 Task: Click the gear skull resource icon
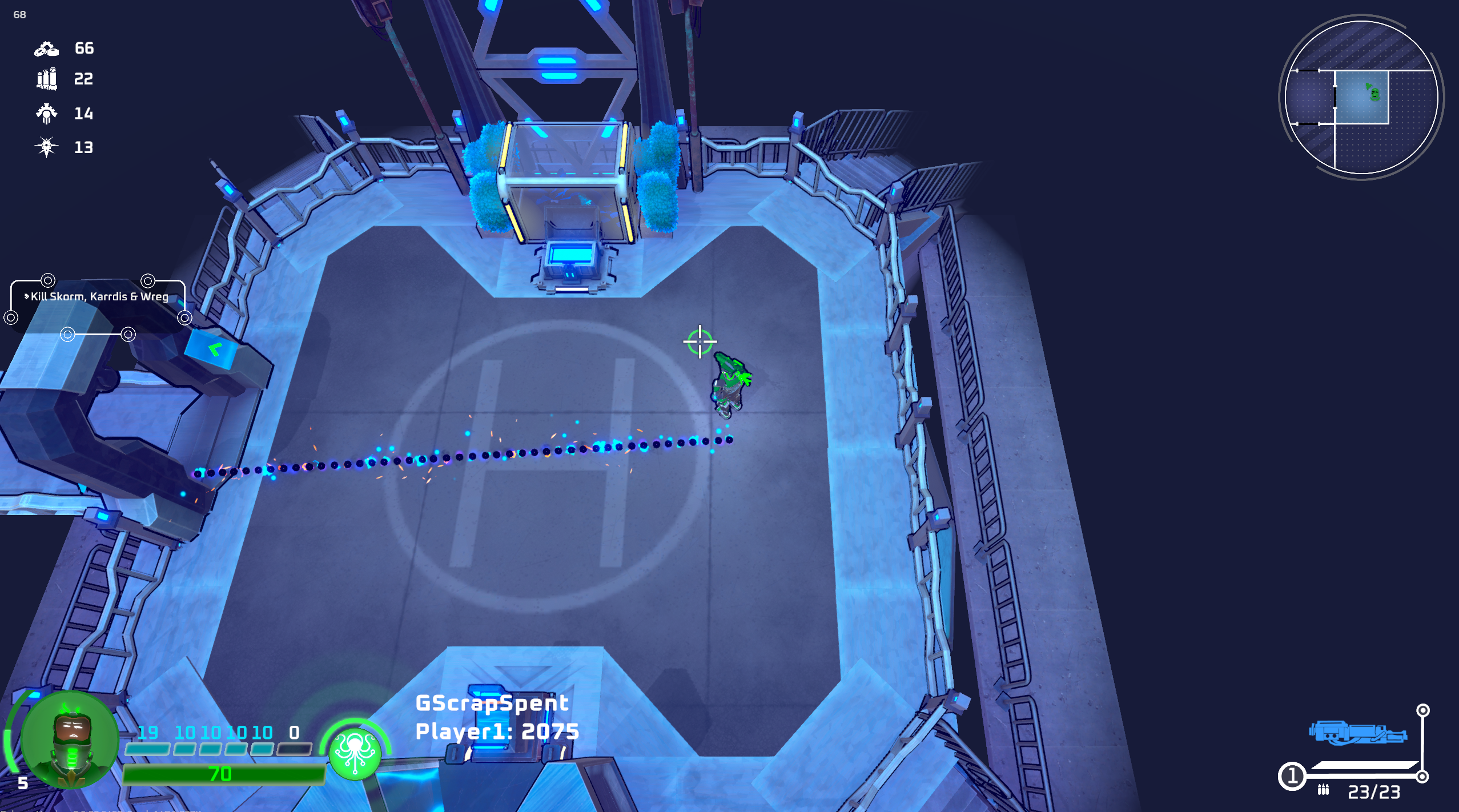pos(47,113)
